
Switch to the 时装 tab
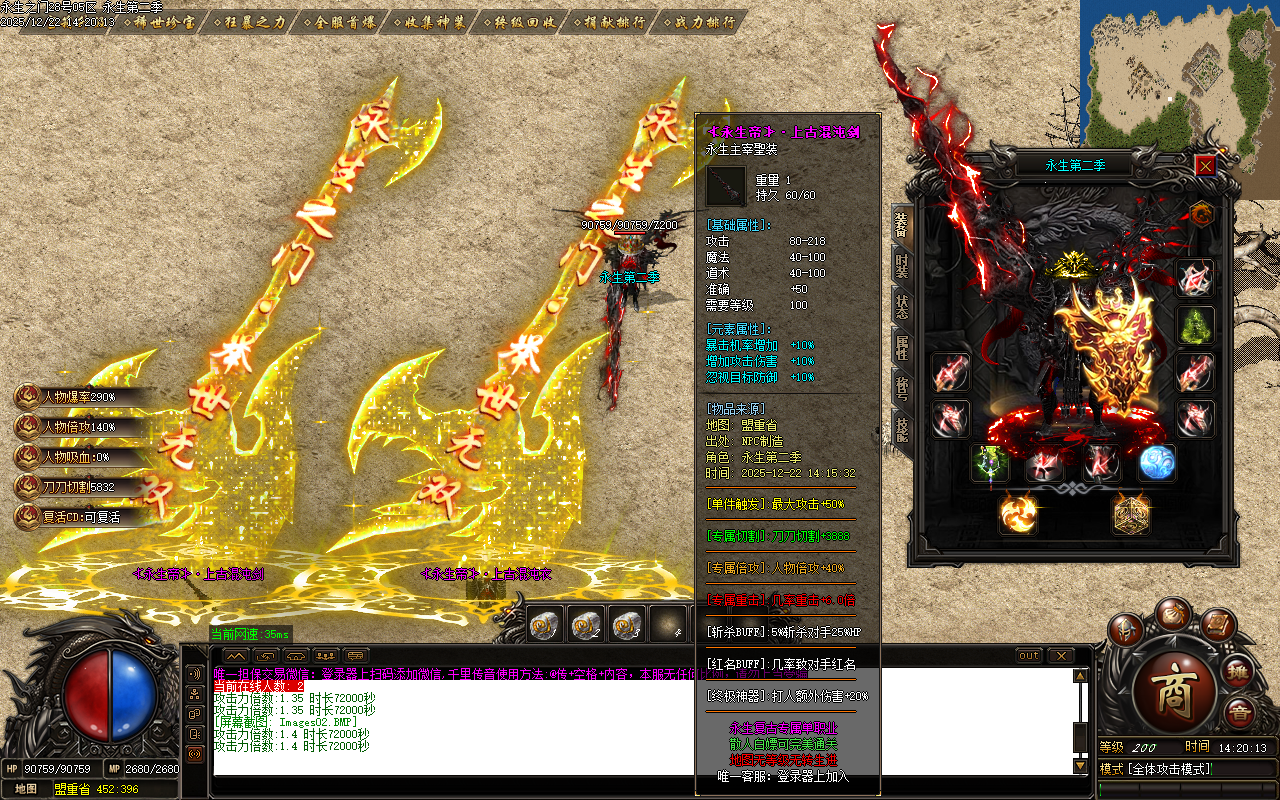click(901, 266)
